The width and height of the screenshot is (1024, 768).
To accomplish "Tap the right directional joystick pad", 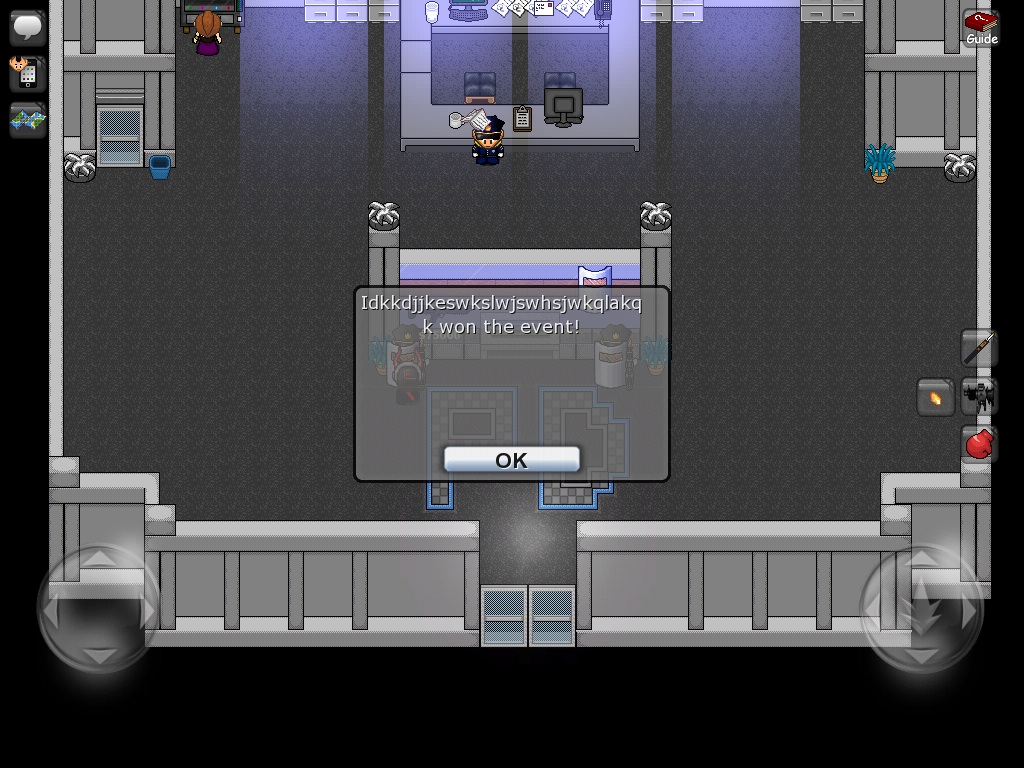I will click(x=921, y=607).
